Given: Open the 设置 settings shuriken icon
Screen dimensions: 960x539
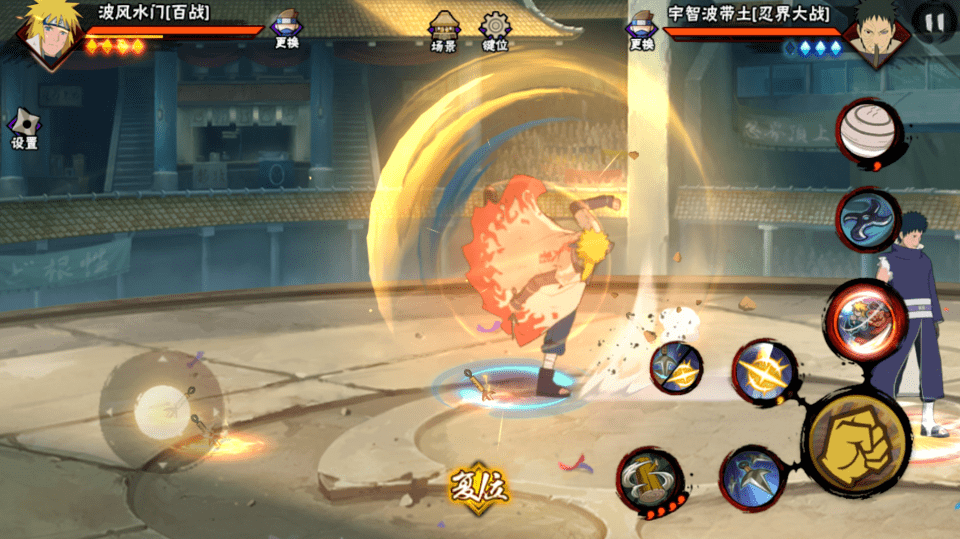Looking at the screenshot, I should (x=24, y=130).
